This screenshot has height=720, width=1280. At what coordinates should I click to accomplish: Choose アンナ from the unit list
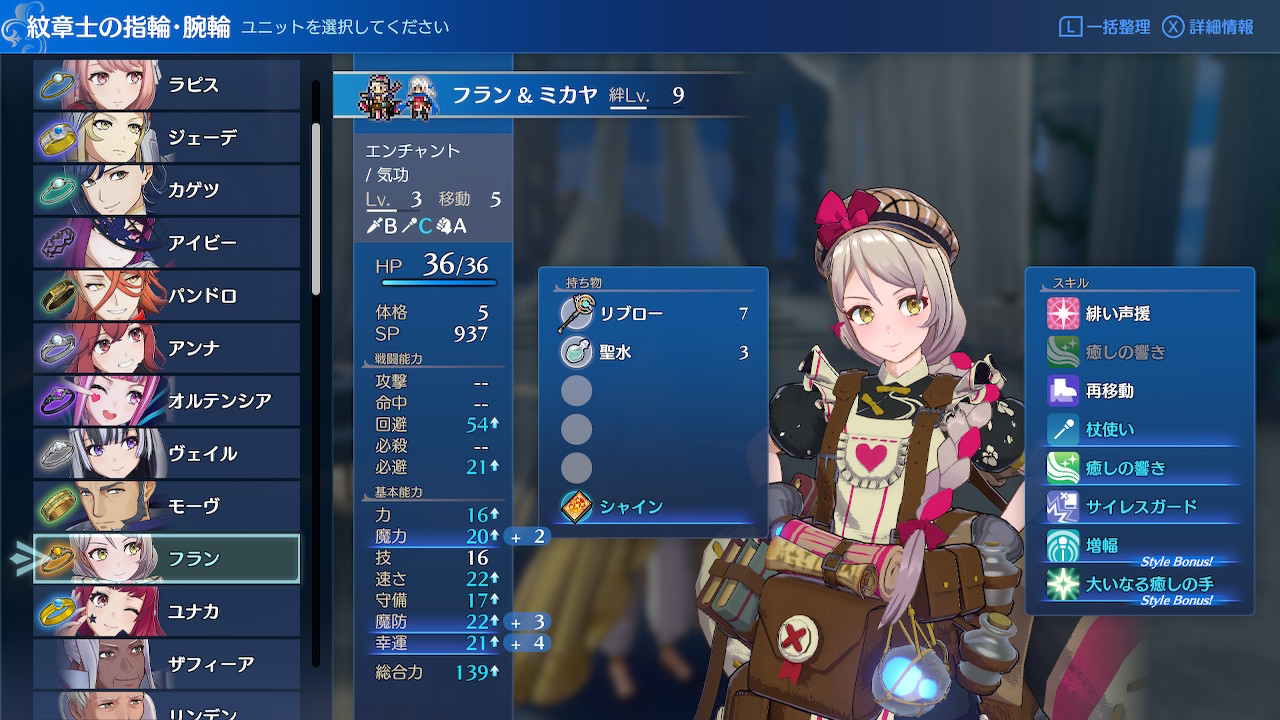[x=166, y=348]
